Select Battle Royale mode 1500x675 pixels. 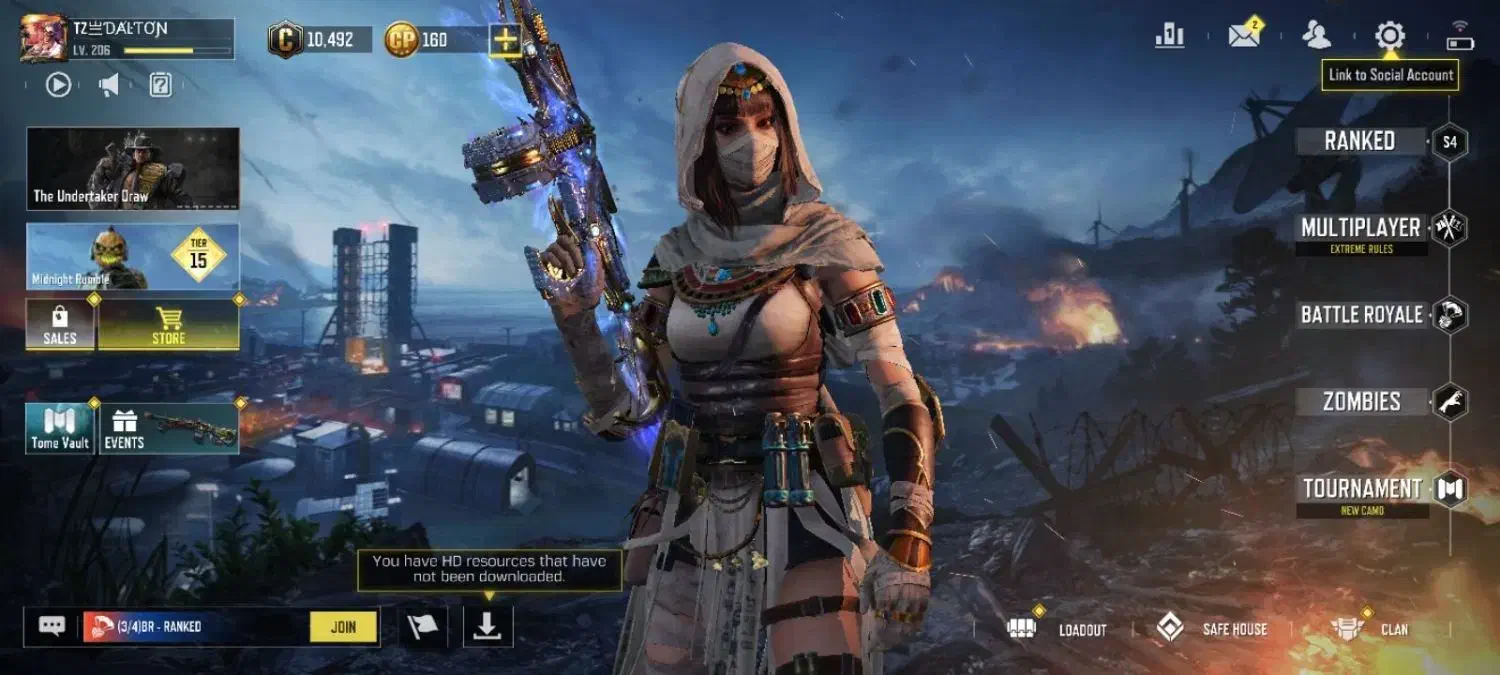(x=1361, y=315)
